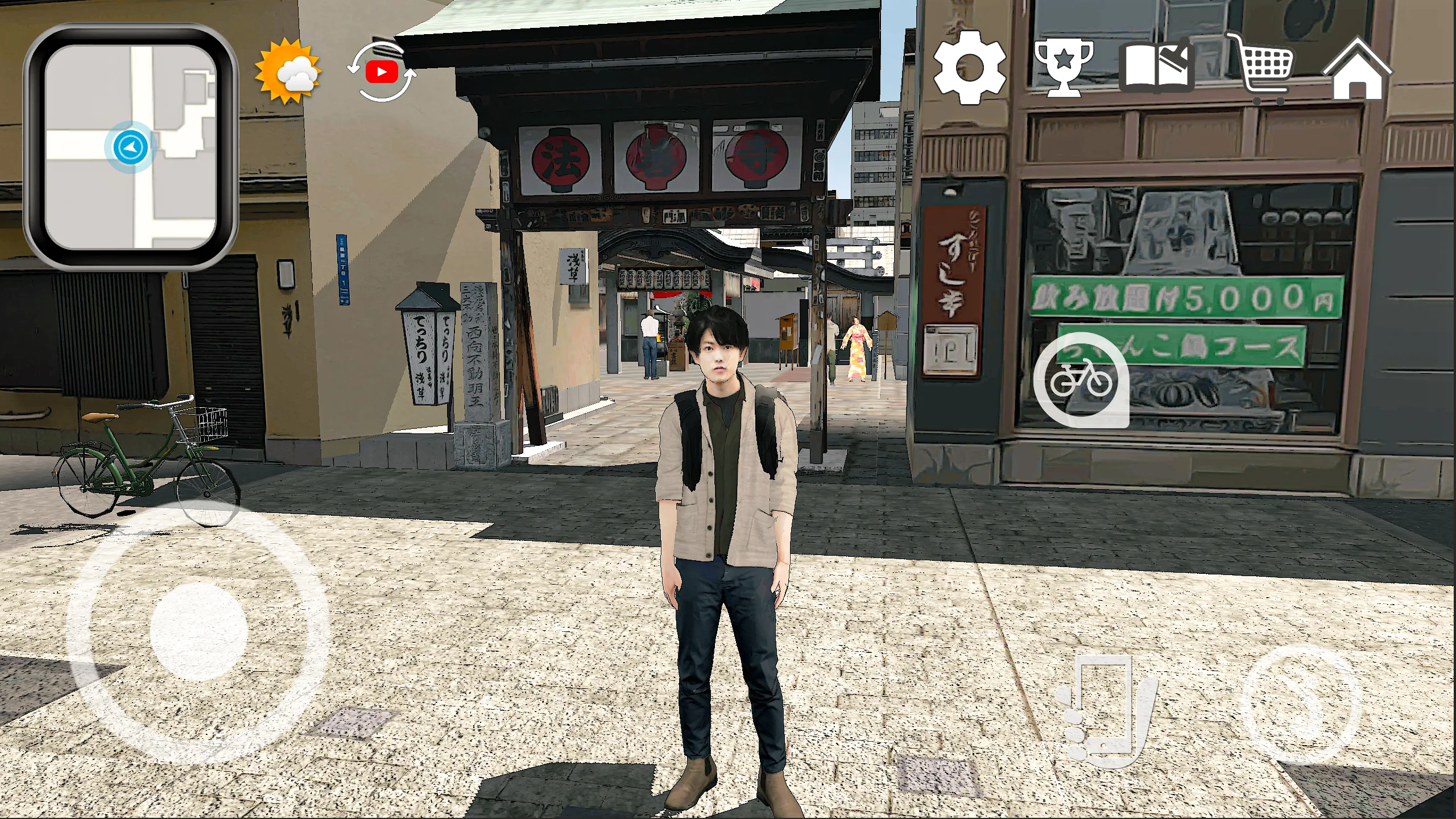This screenshot has width=1456, height=819.
Task: Tap the virtual joystick thumb pad
Action: pos(198,631)
